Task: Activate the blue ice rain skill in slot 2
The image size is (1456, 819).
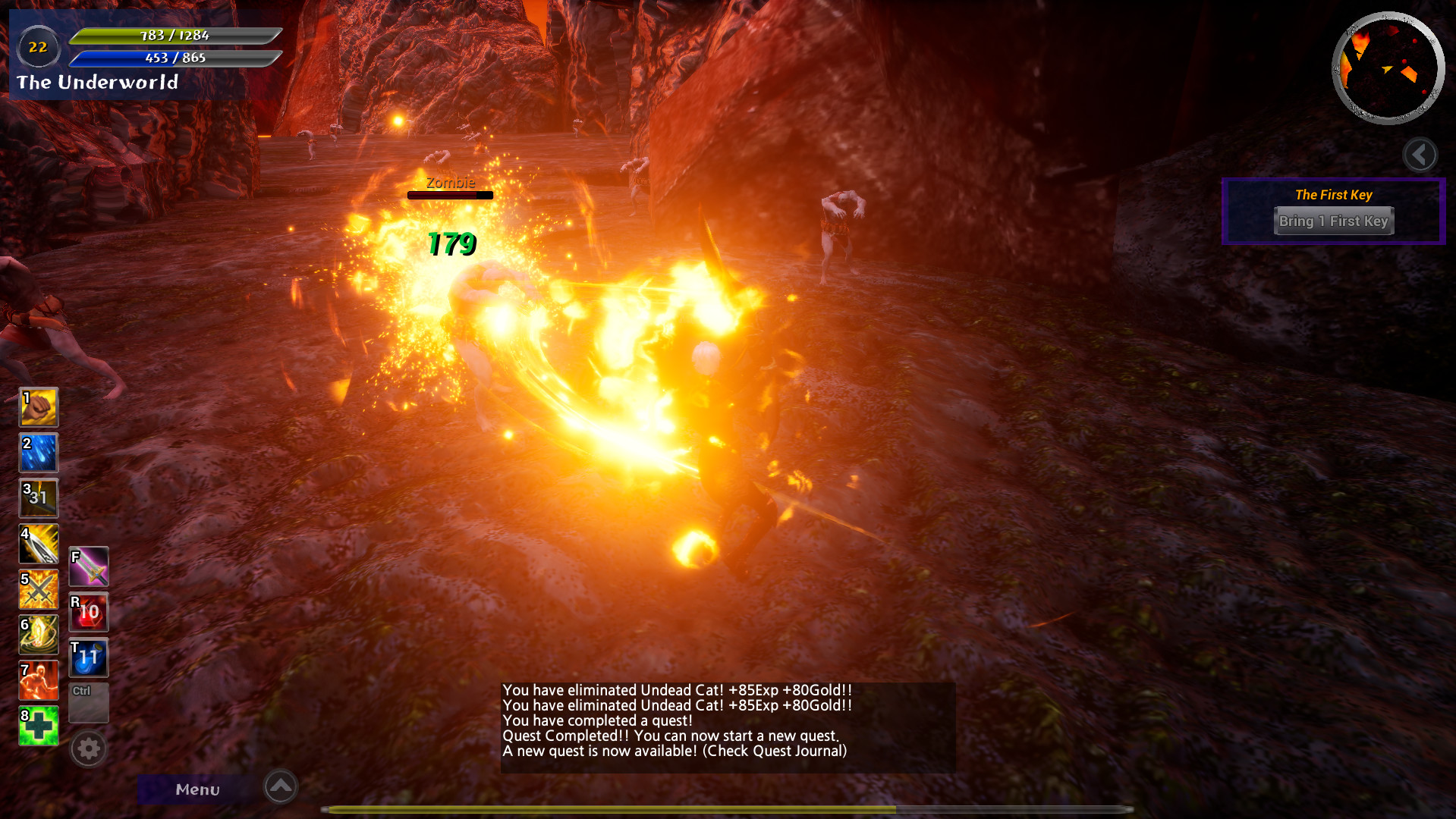Action: [38, 453]
